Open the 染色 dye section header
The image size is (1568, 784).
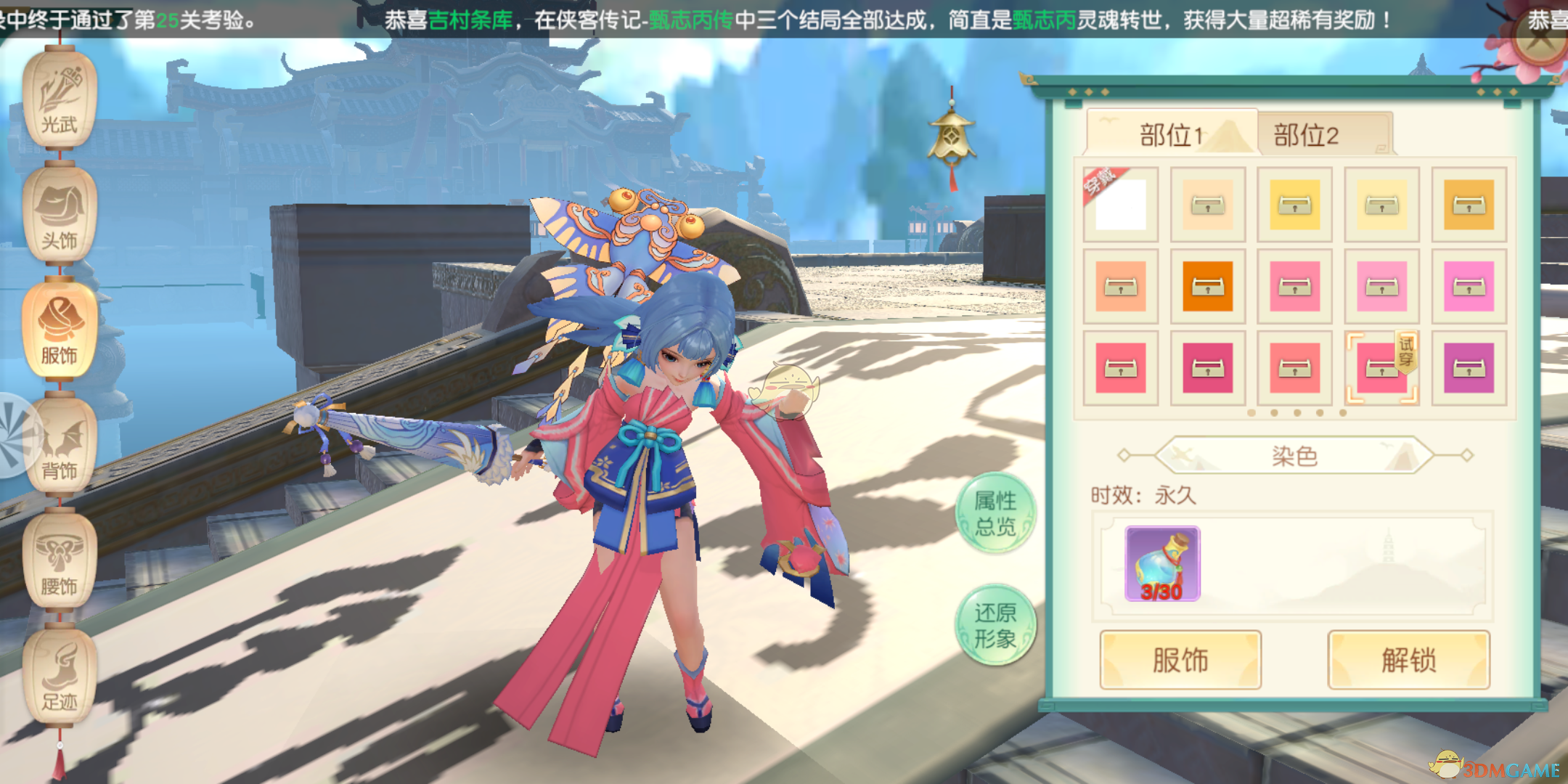(1294, 453)
